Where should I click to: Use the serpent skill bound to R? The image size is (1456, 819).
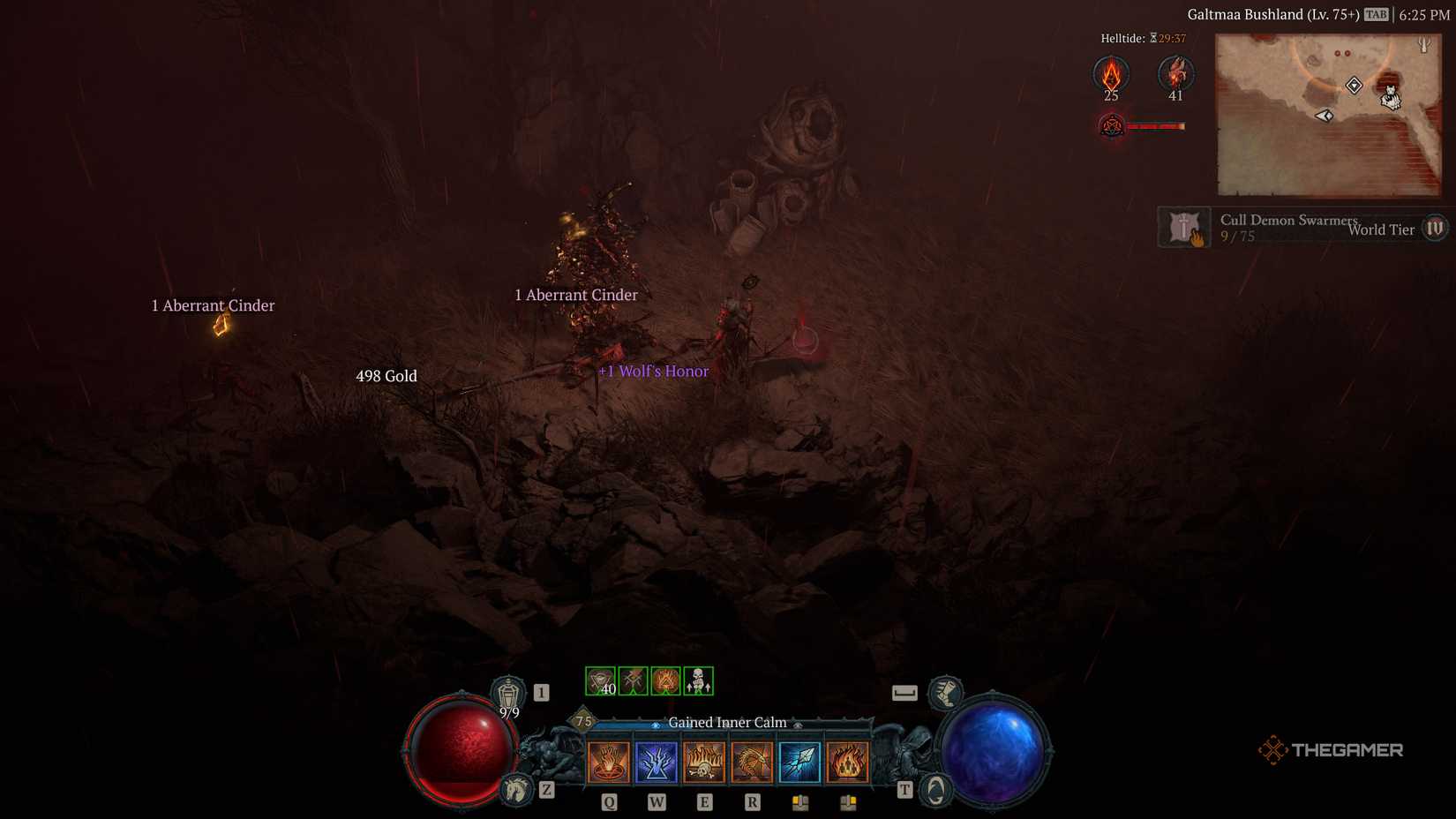[x=753, y=761]
